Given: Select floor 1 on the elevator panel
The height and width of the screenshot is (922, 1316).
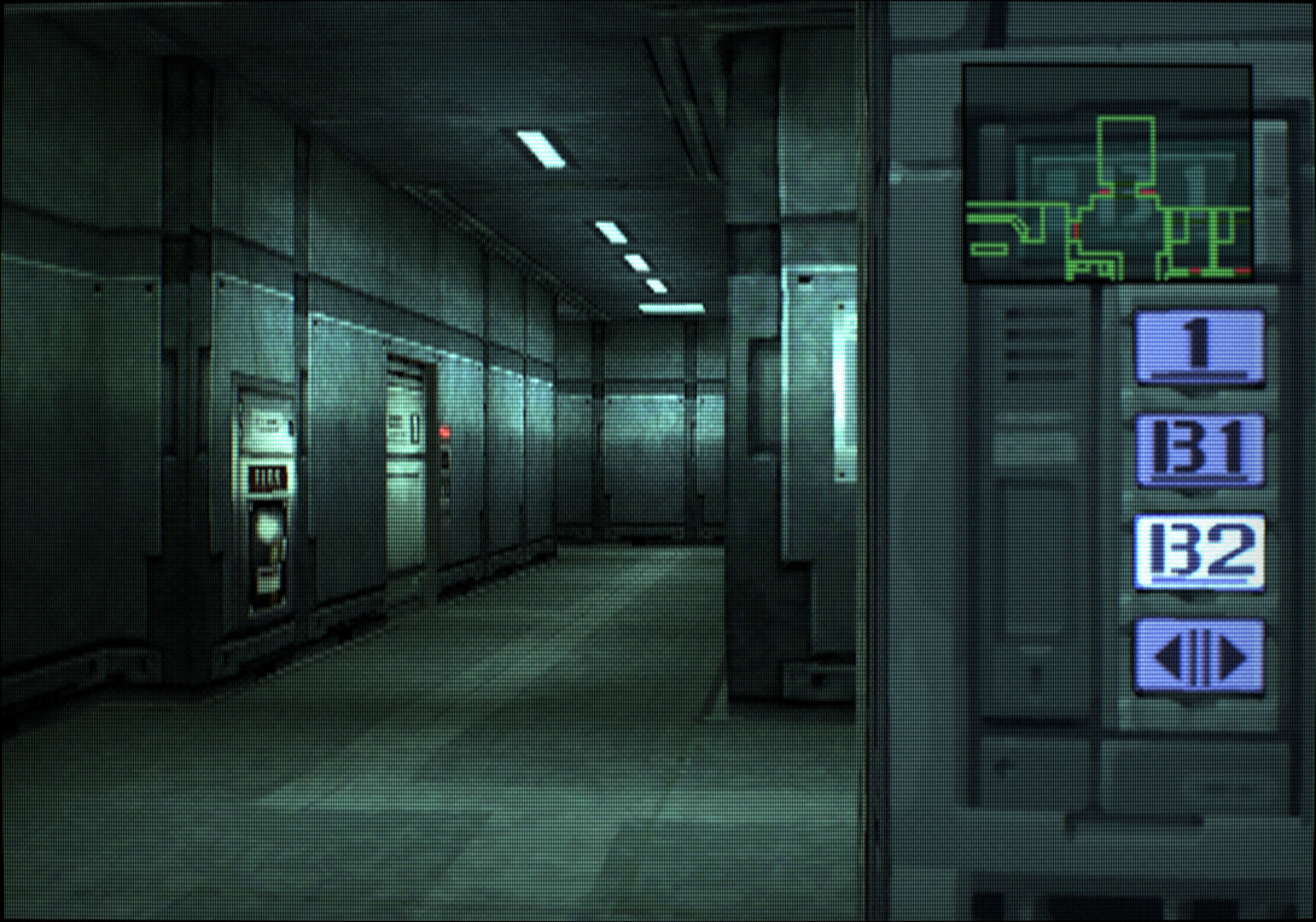Looking at the screenshot, I should tap(1199, 347).
